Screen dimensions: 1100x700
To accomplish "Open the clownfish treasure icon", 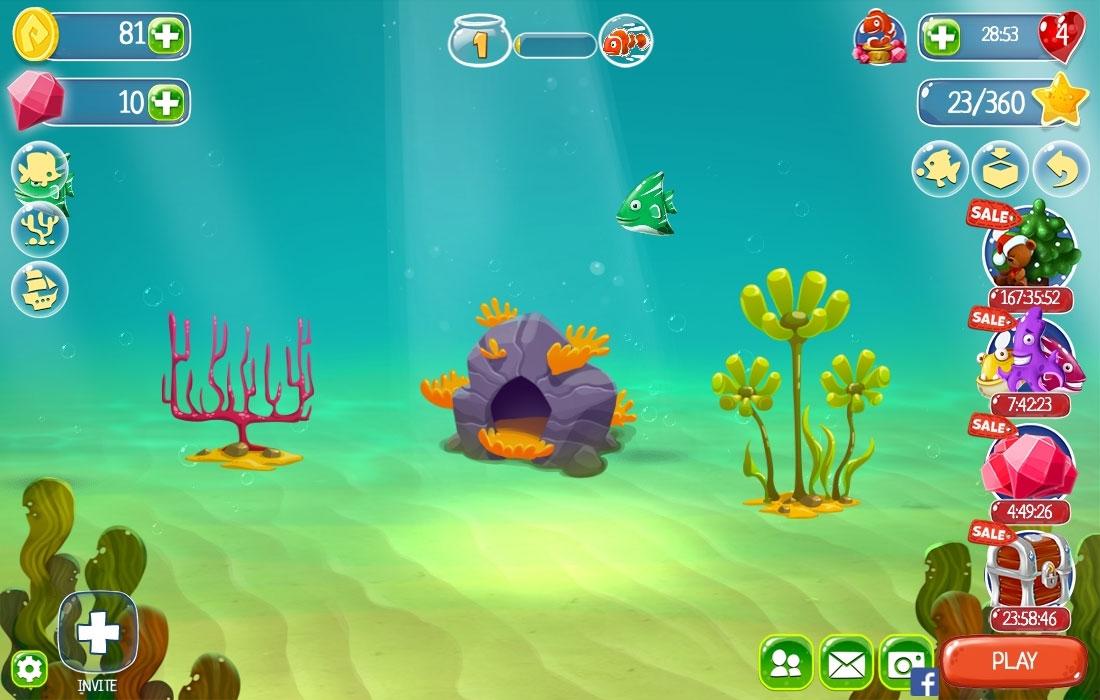I will pyautogui.click(x=879, y=38).
